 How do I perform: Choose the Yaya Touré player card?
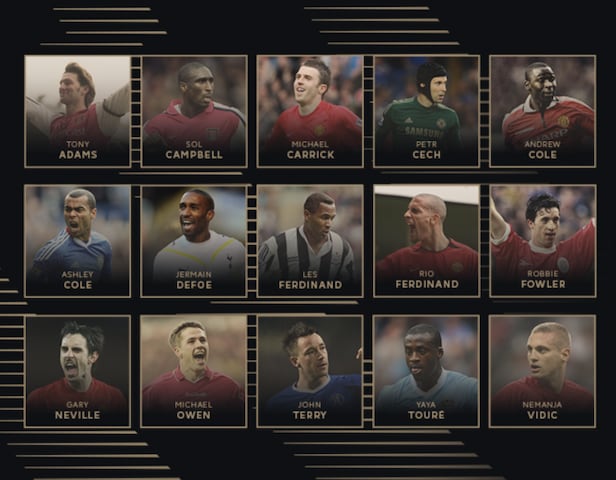(x=426, y=370)
